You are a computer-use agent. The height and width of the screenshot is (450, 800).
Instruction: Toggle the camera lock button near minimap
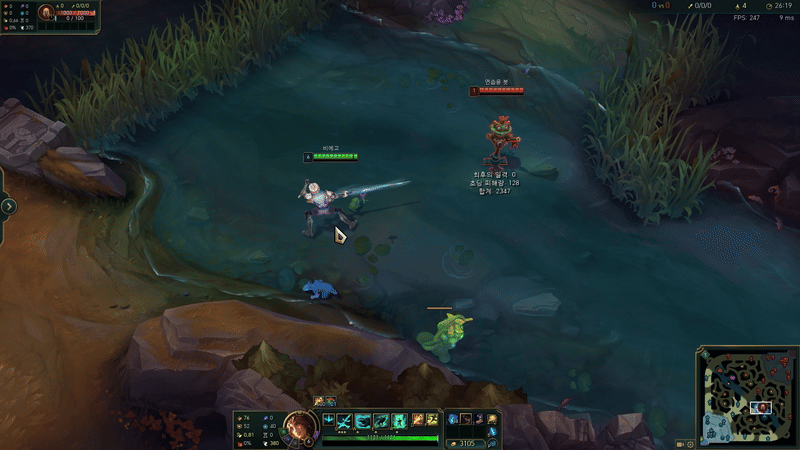coord(679,443)
